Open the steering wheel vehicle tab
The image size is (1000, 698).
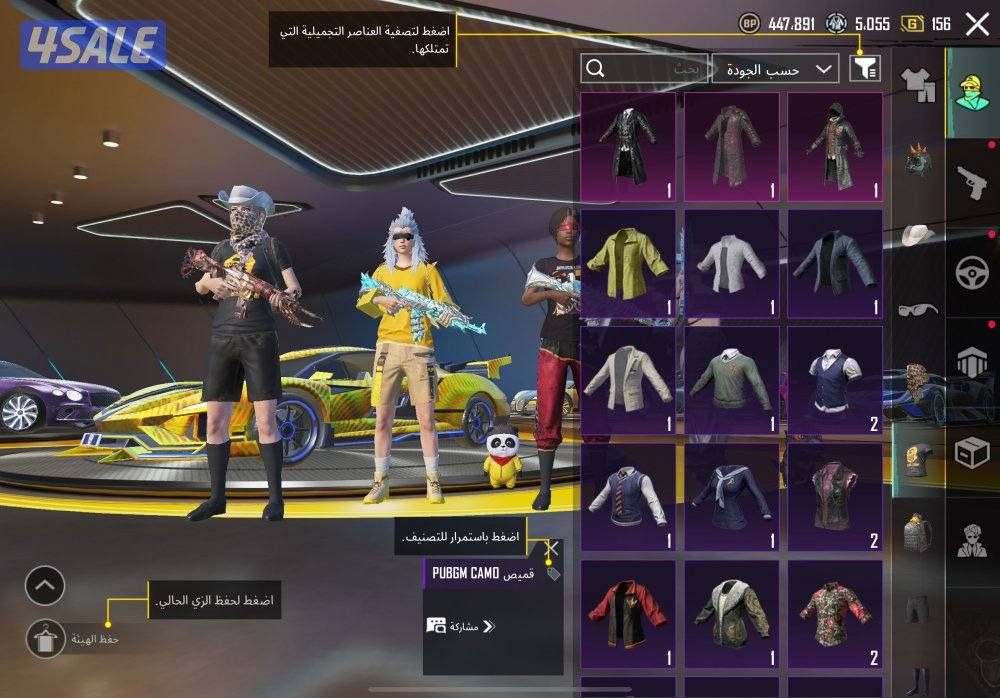click(x=971, y=273)
